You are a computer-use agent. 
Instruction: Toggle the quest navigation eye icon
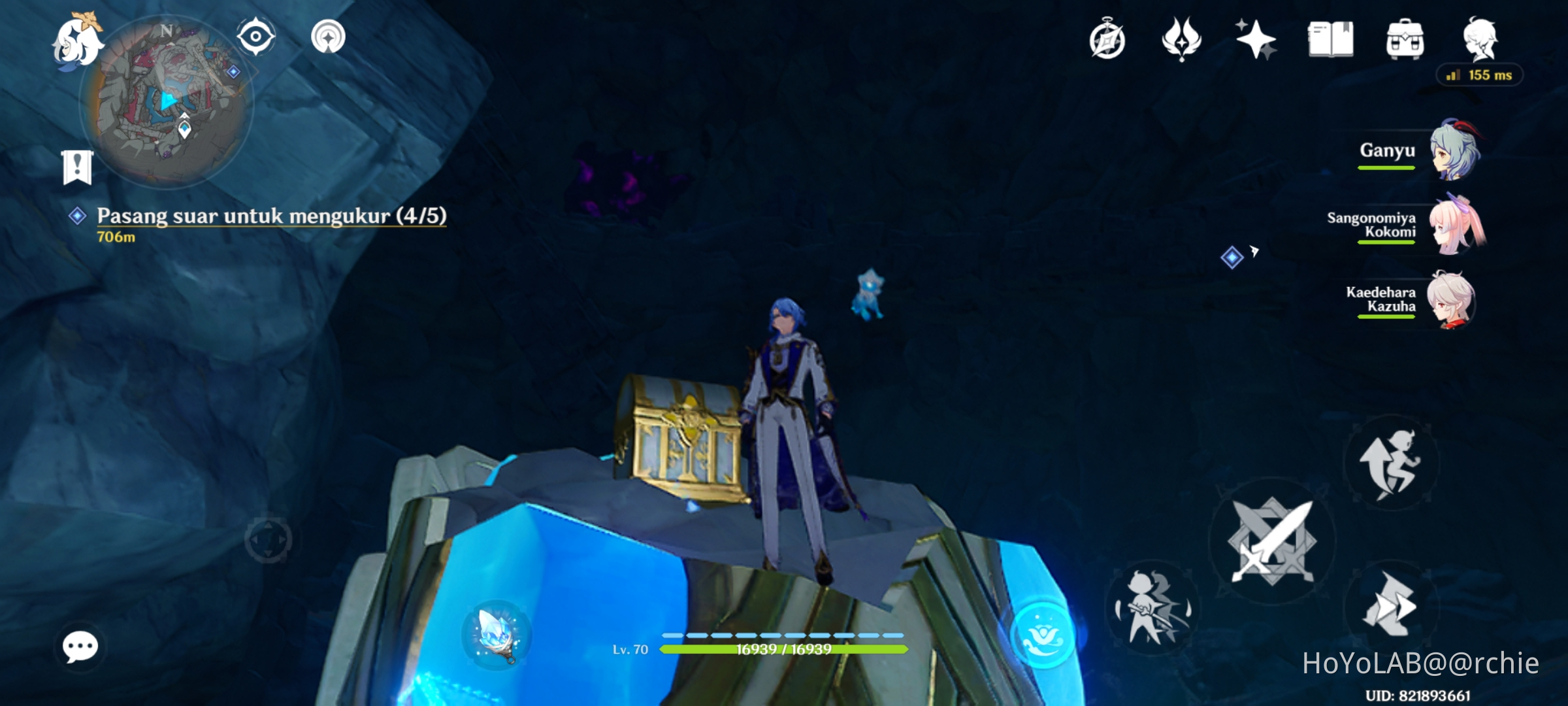[255, 37]
